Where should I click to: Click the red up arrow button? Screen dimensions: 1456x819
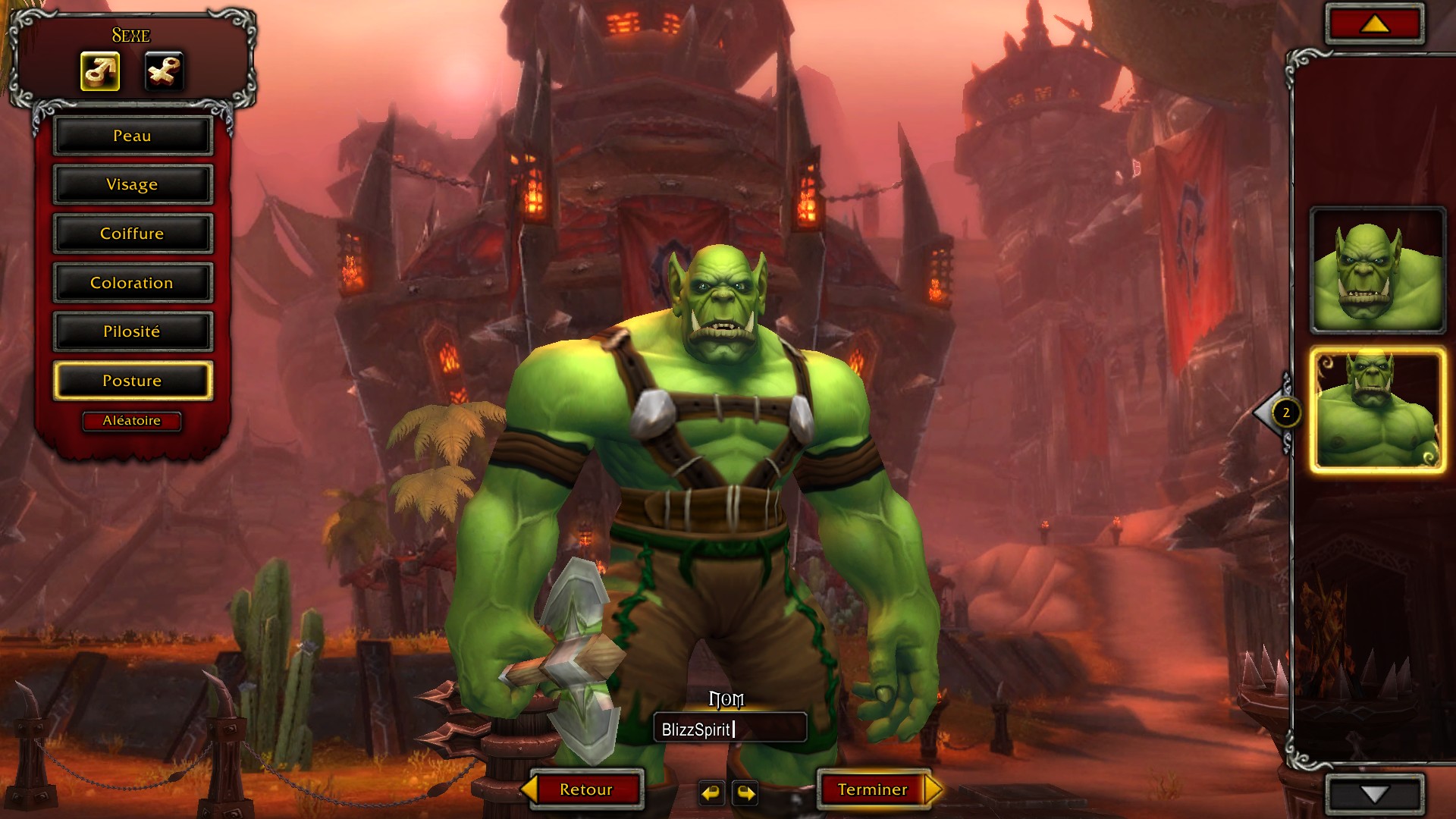point(1374,25)
